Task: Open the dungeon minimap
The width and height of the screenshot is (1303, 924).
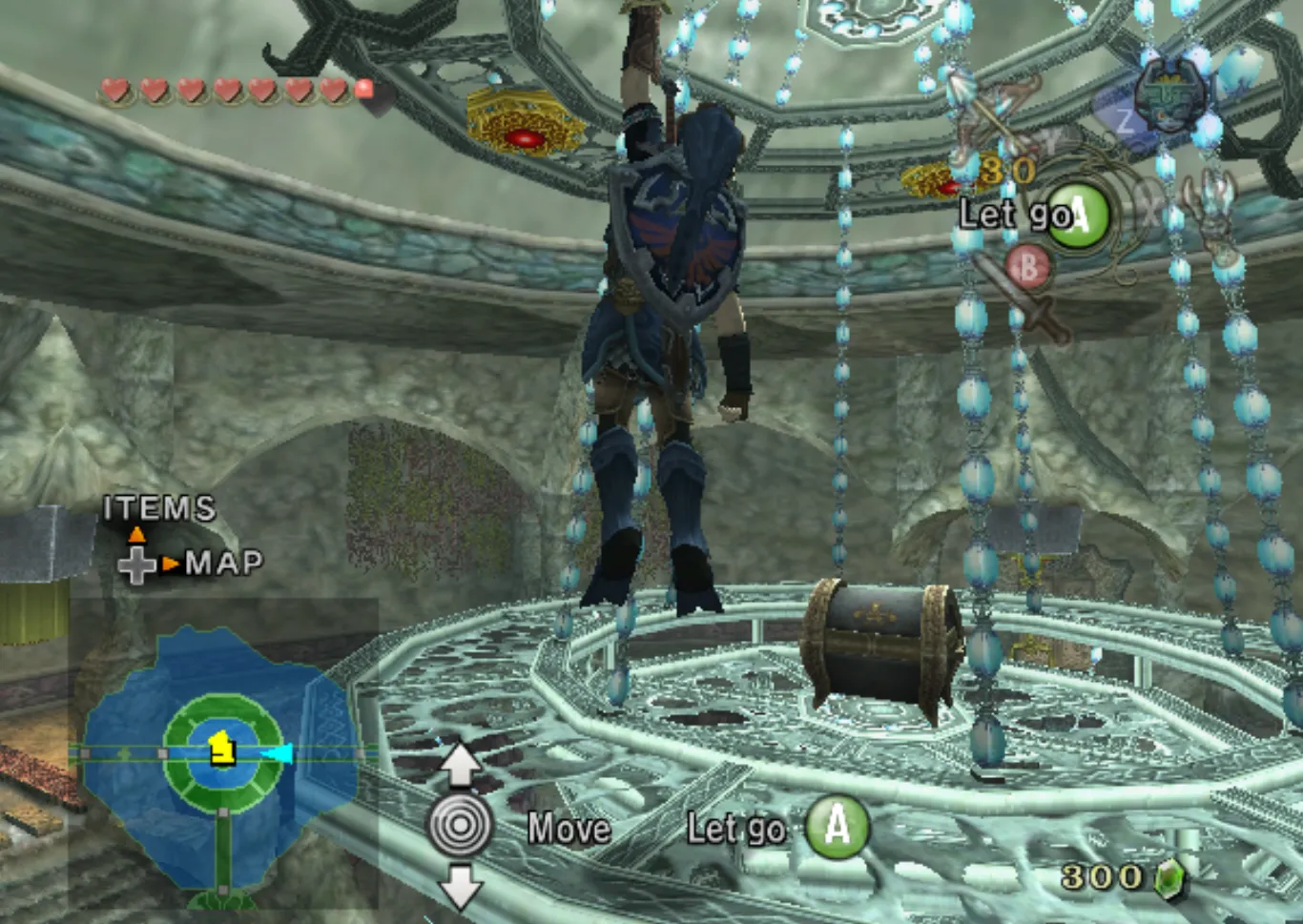Action: click(221, 758)
